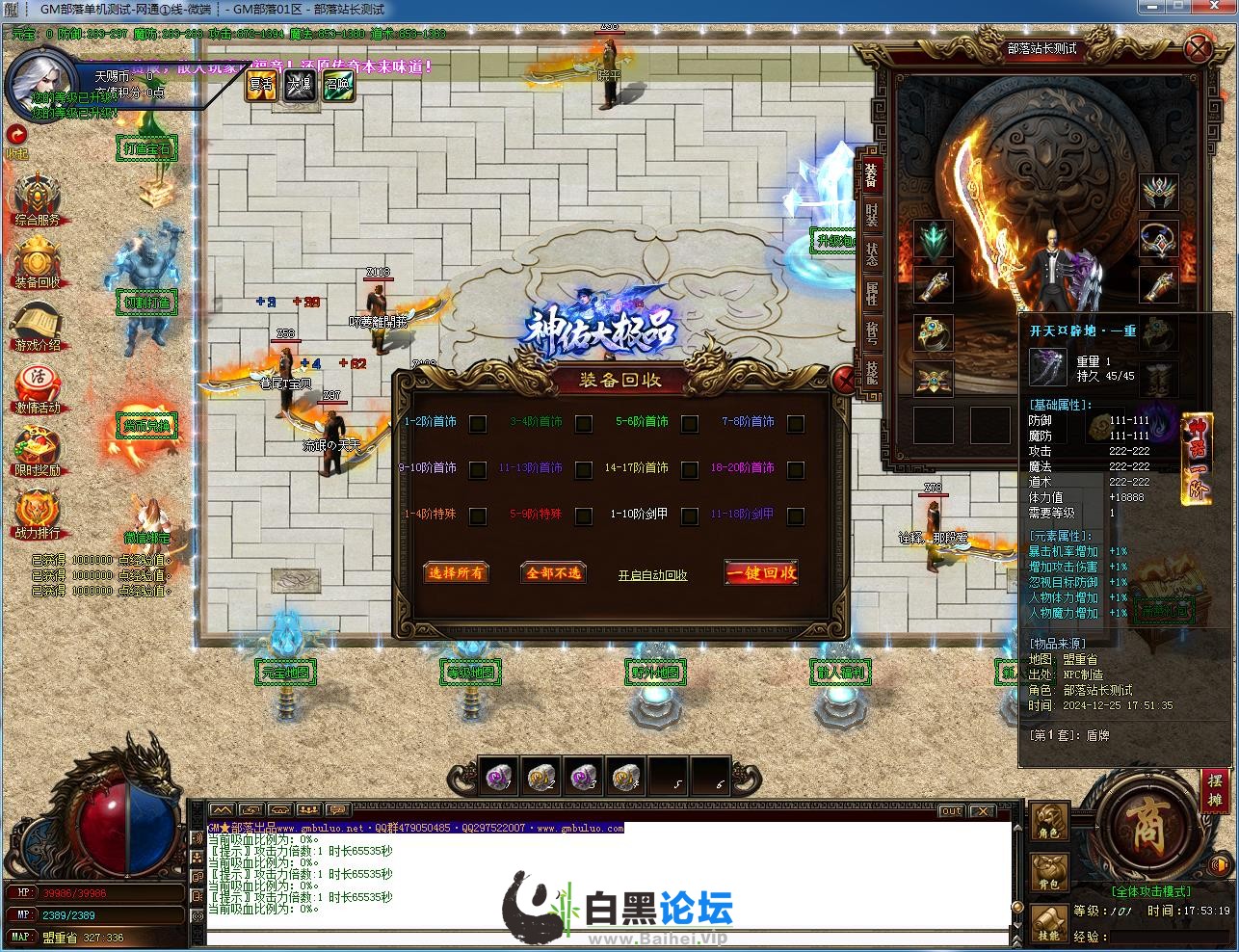Activate the 复活 revive skill button
This screenshot has height=952, width=1239.
pyautogui.click(x=261, y=85)
